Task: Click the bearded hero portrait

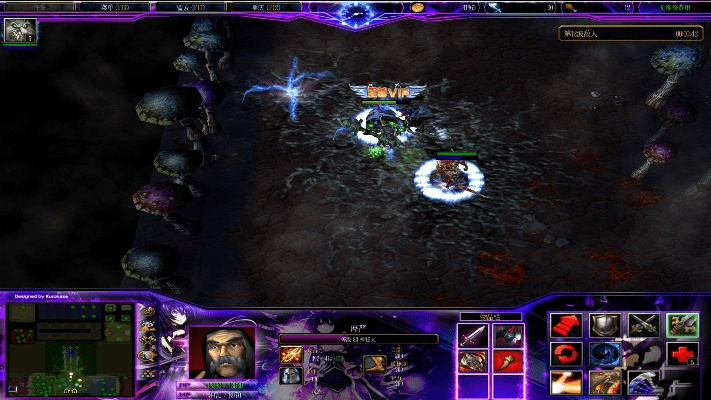Action: point(221,352)
